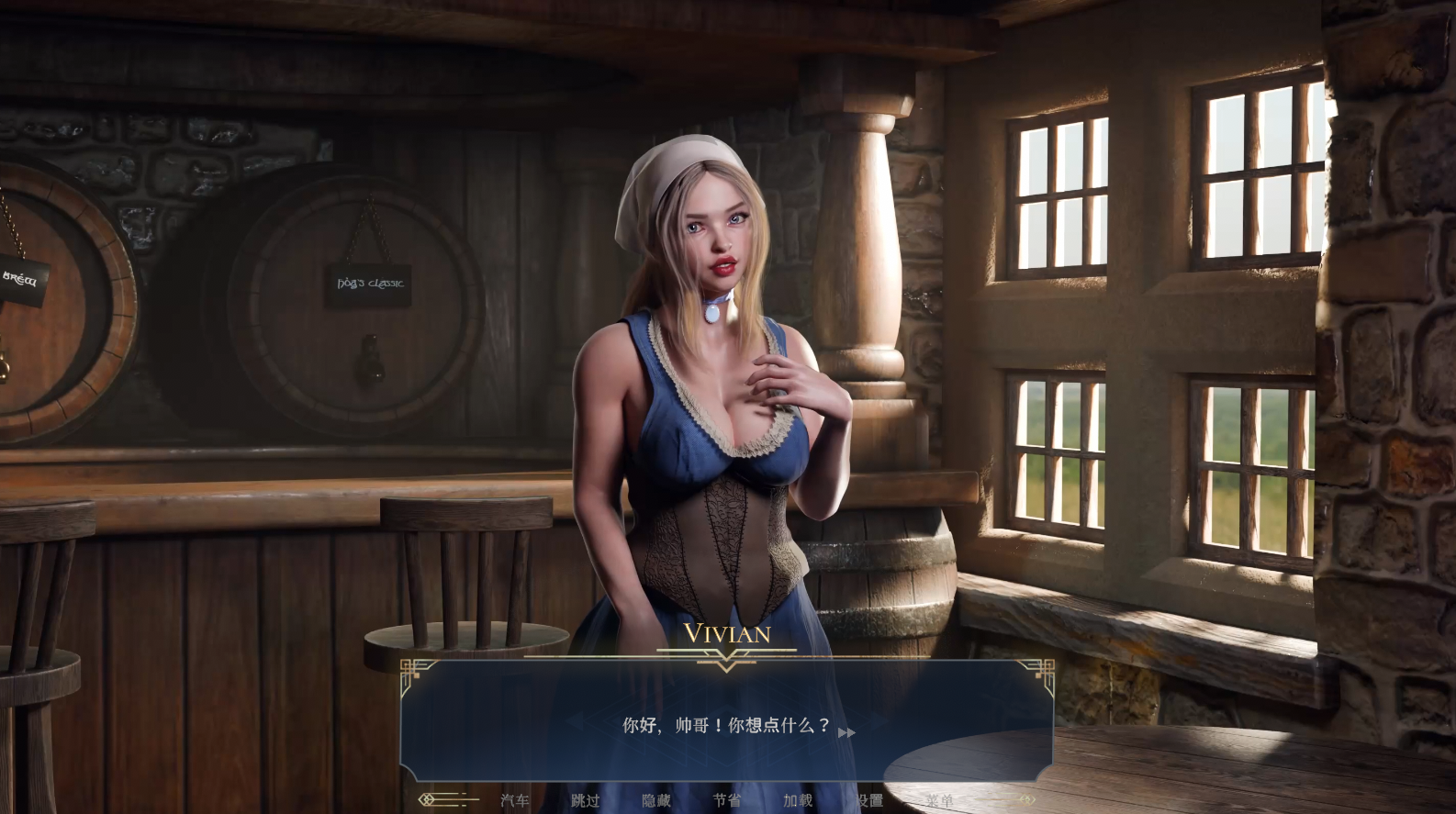The width and height of the screenshot is (1456, 814).
Task: Click 跳过 to skip dialogue
Action: (x=586, y=800)
